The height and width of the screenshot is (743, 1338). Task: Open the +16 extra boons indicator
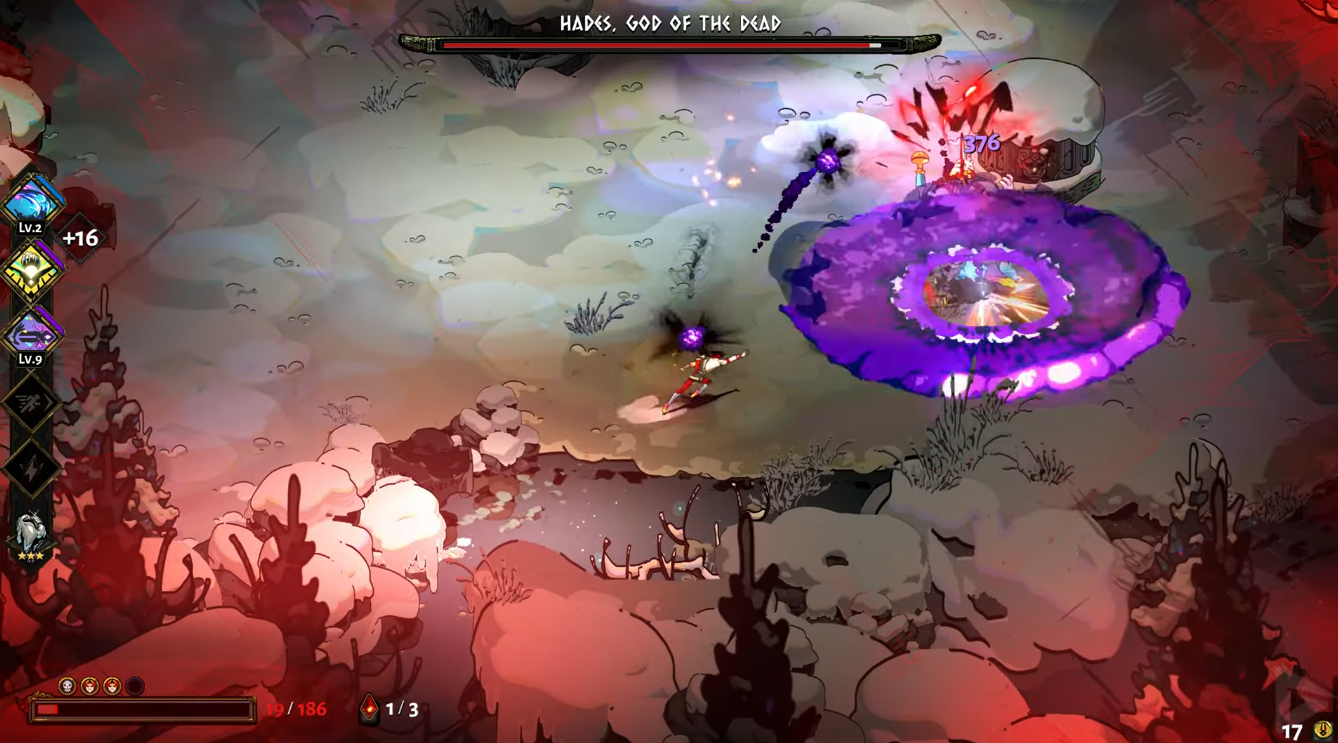tap(80, 238)
